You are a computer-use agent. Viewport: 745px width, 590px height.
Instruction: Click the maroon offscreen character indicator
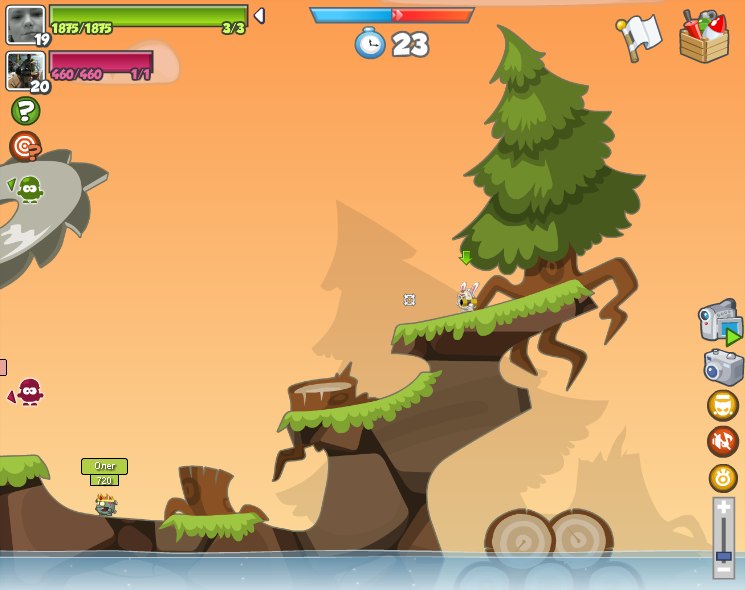(28, 391)
